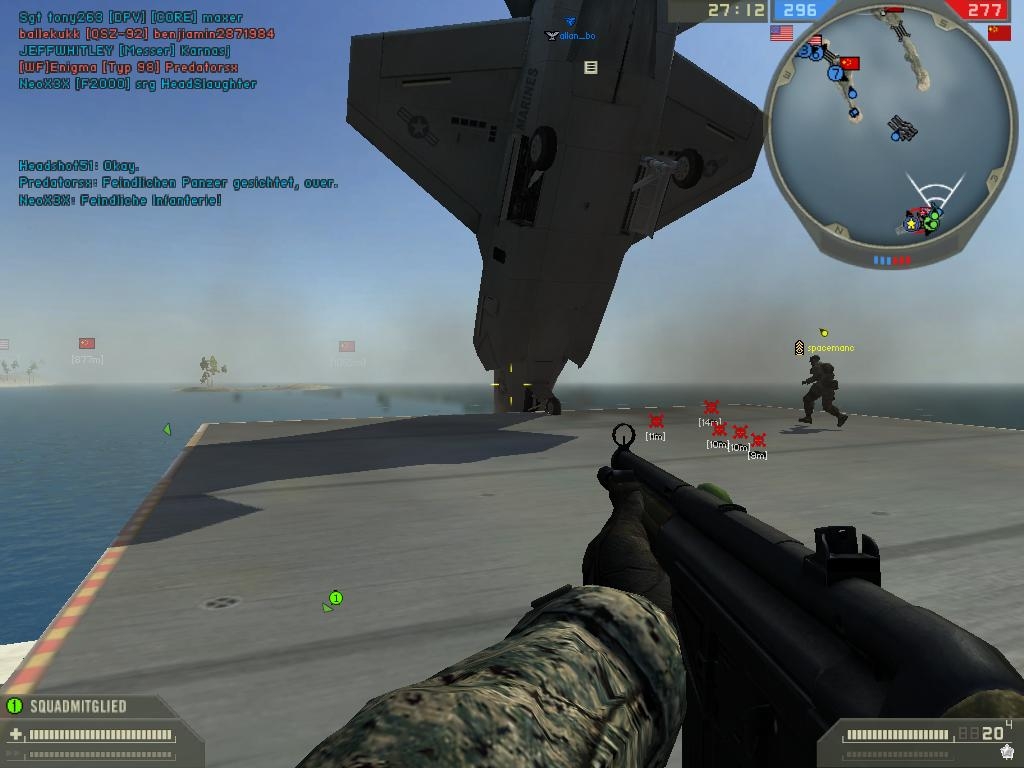The height and width of the screenshot is (768, 1024).
Task: Select the yellow star squad leader marker on minimap
Action: (911, 224)
